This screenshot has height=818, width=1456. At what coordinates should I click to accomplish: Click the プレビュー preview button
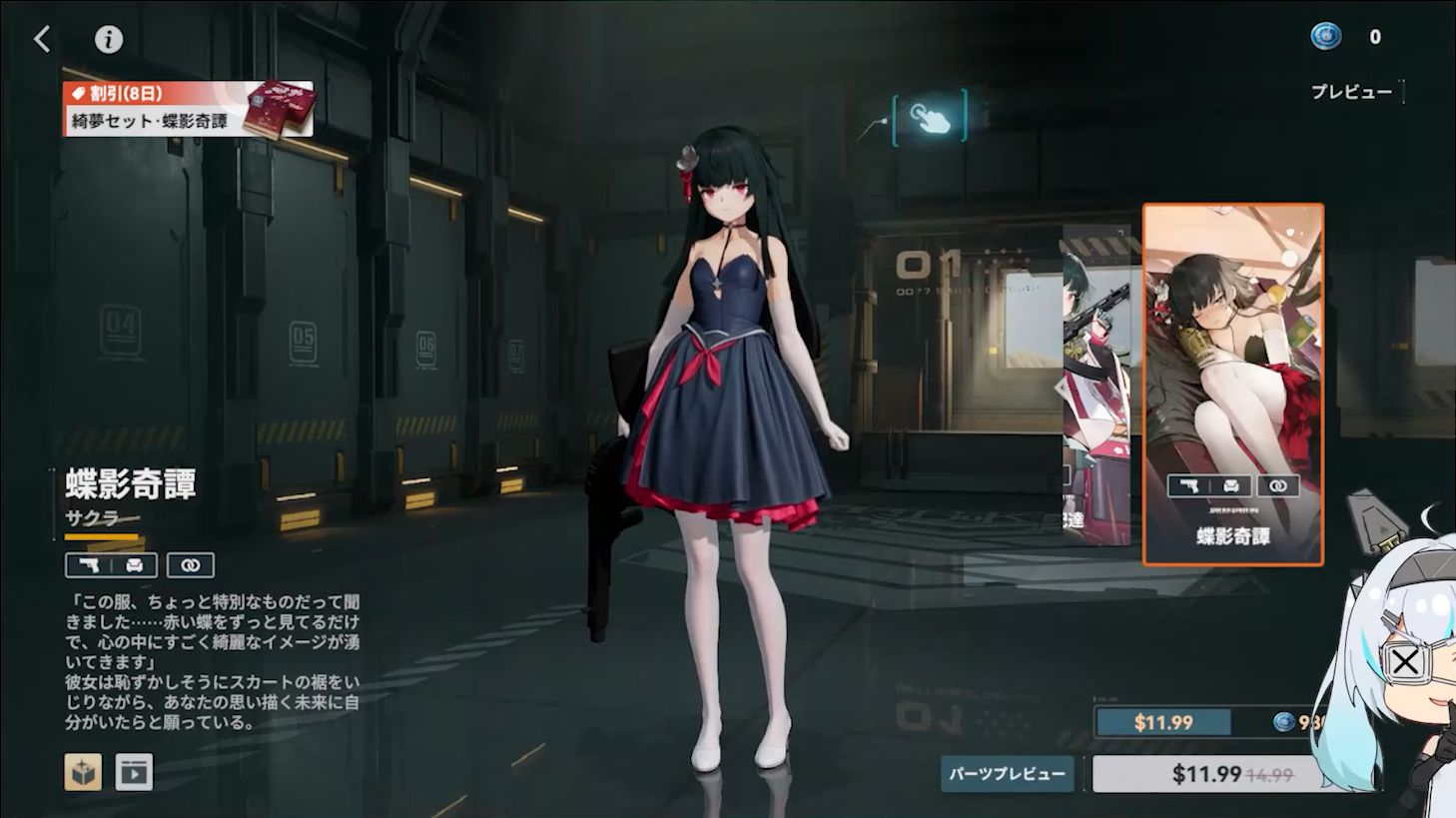pyautogui.click(x=1351, y=92)
